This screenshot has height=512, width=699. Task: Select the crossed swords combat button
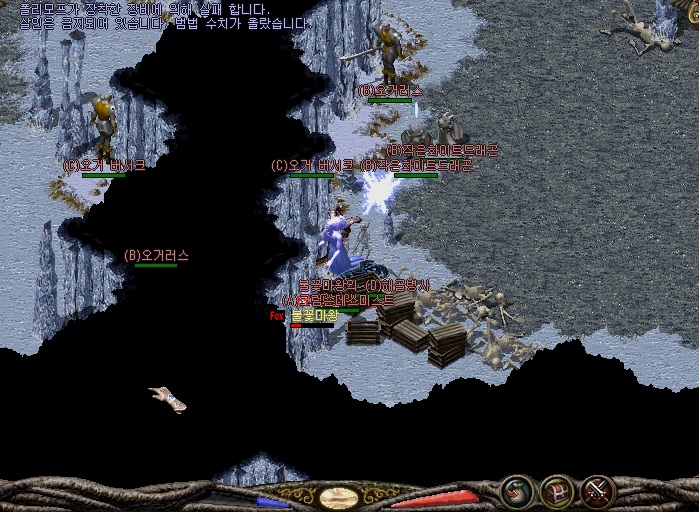(598, 491)
